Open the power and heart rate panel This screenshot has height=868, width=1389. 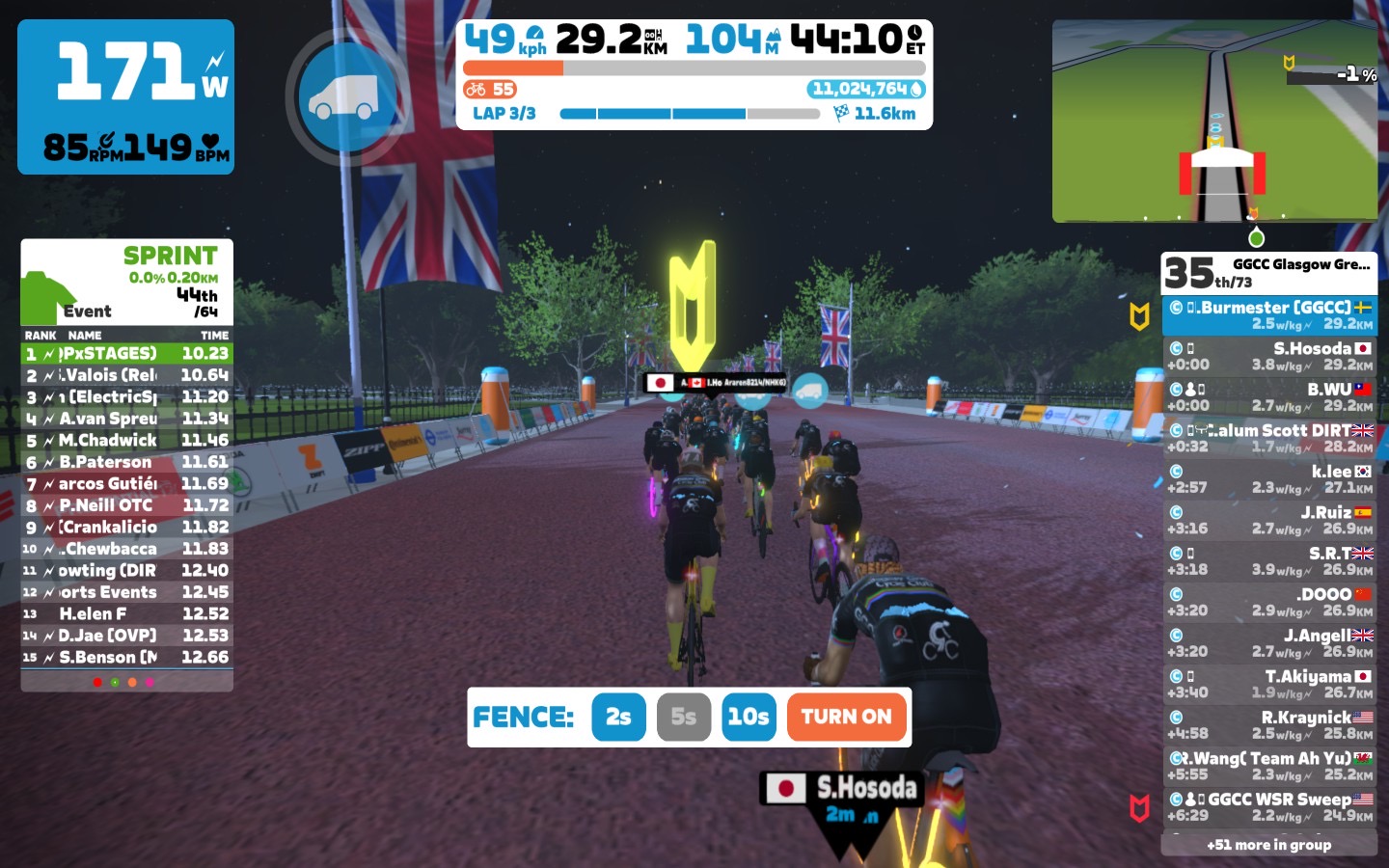[125, 96]
